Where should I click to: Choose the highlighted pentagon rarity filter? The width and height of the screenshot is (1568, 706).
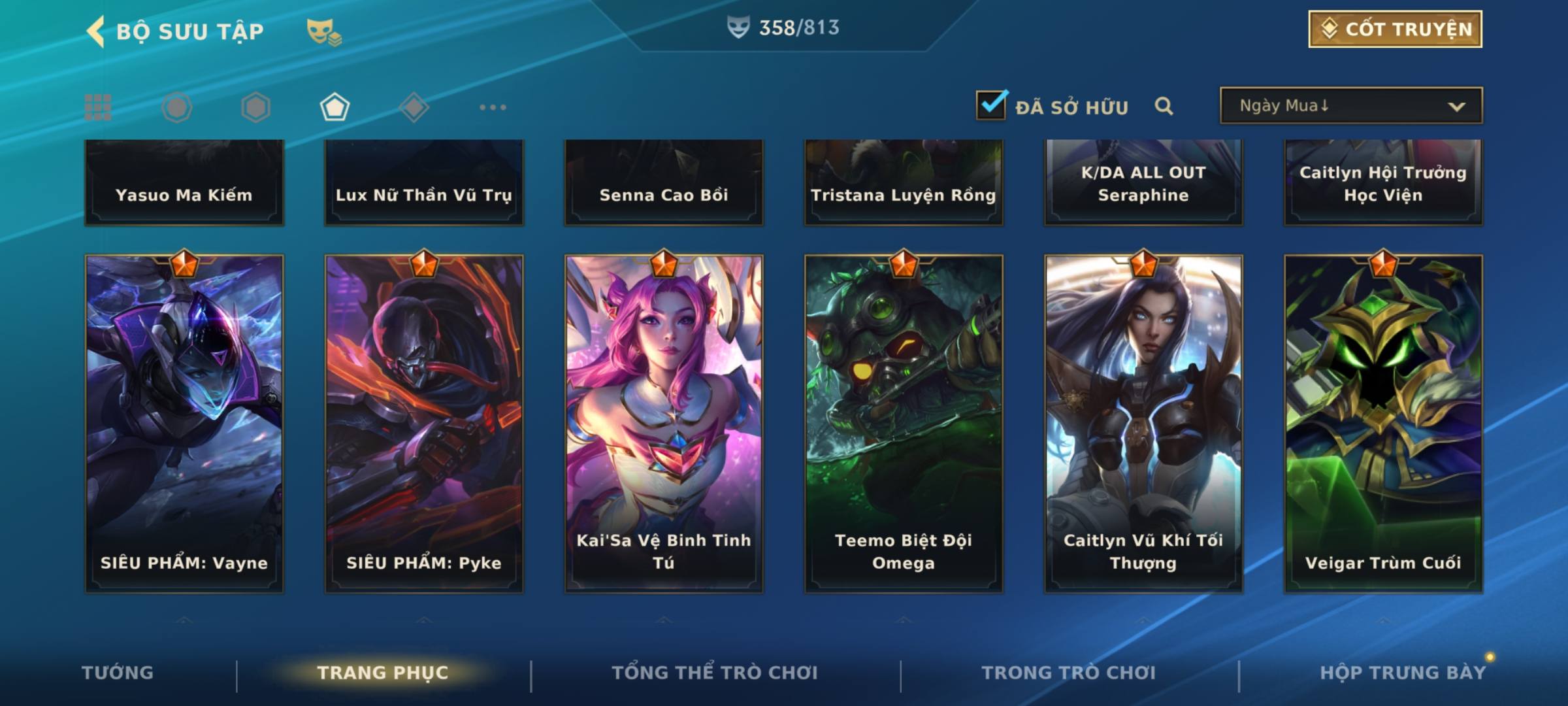pos(335,107)
